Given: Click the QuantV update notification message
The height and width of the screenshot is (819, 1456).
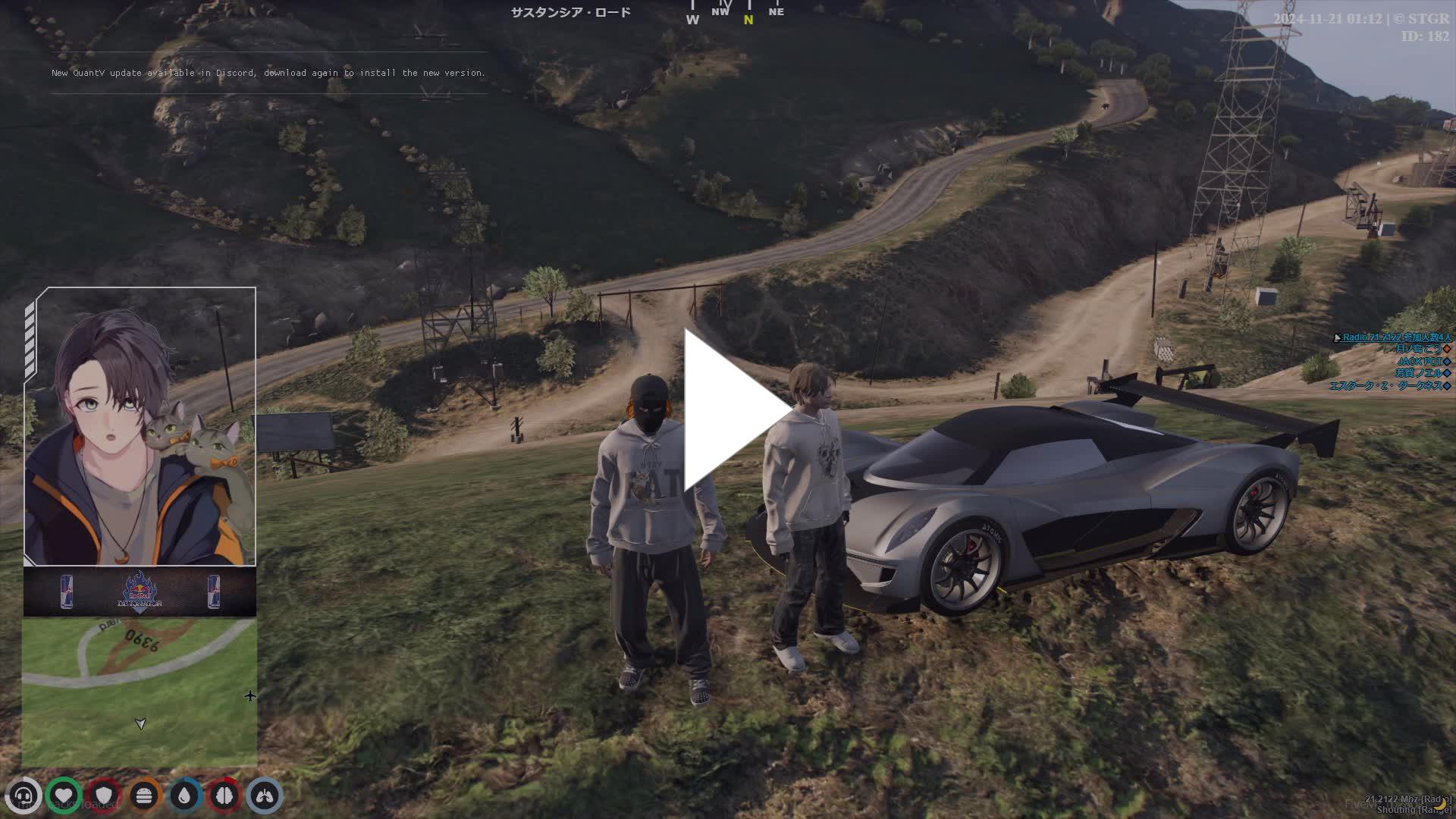Looking at the screenshot, I should point(268,73).
